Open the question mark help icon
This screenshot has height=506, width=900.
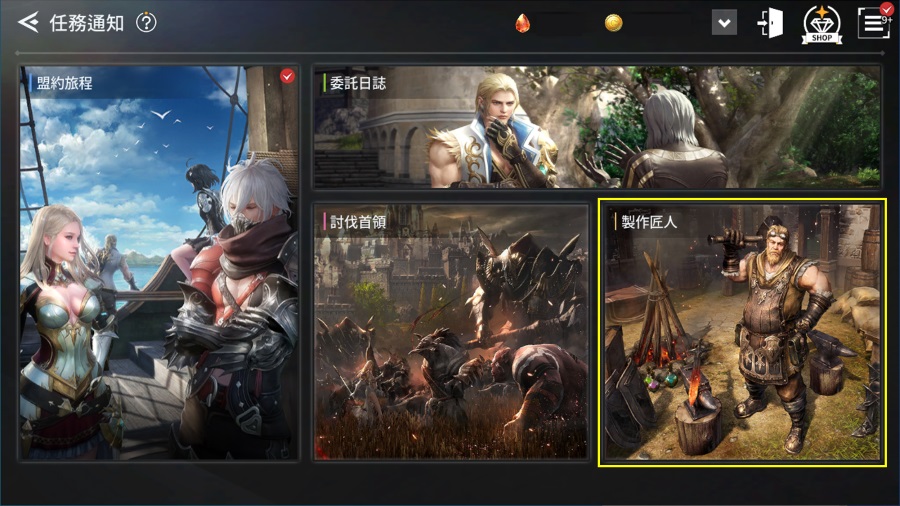point(146,22)
